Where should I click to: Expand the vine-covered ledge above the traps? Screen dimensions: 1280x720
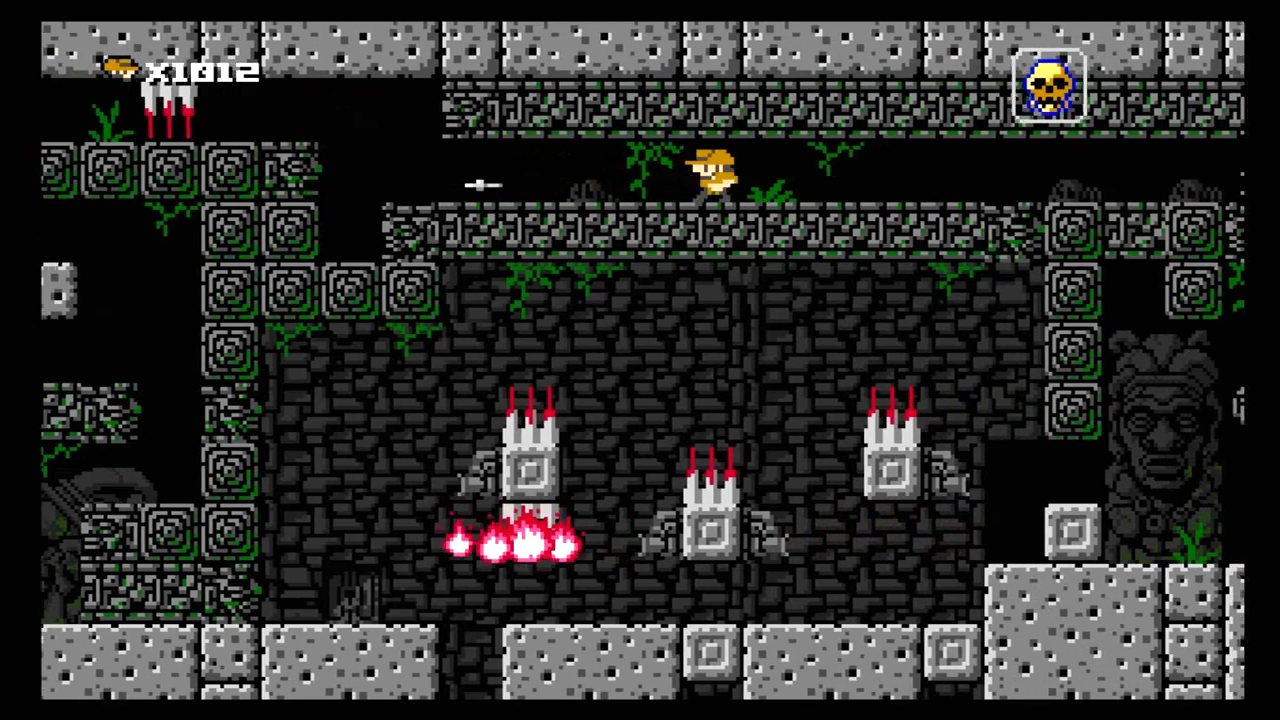[x=700, y=230]
